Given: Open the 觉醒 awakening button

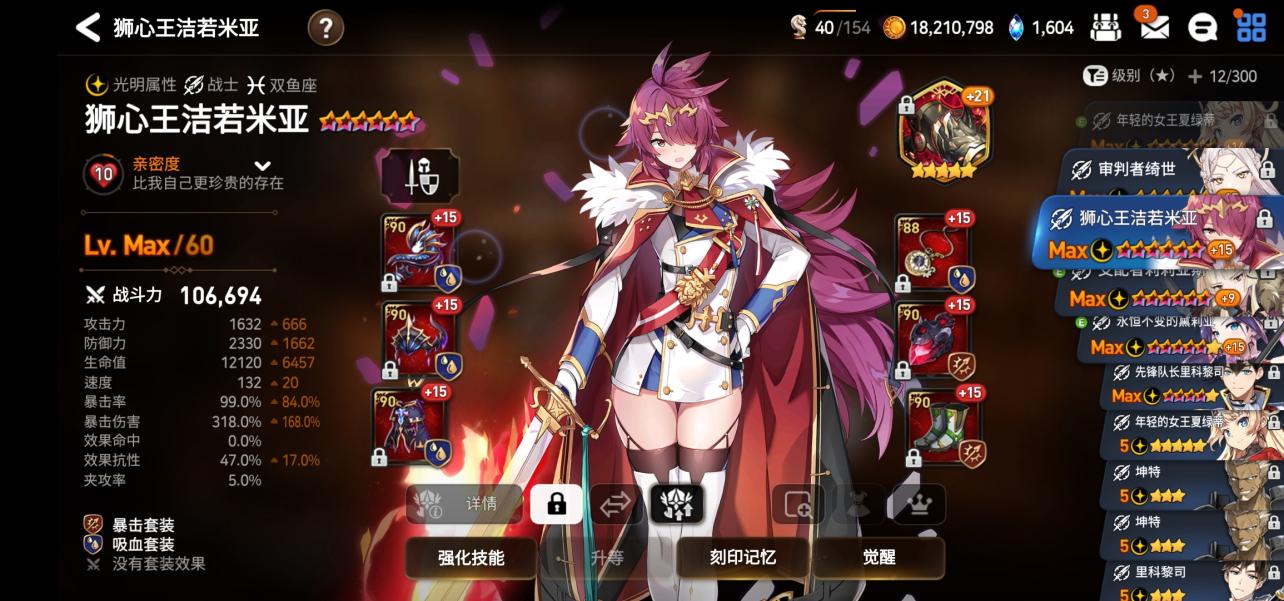Looking at the screenshot, I should (x=879, y=558).
